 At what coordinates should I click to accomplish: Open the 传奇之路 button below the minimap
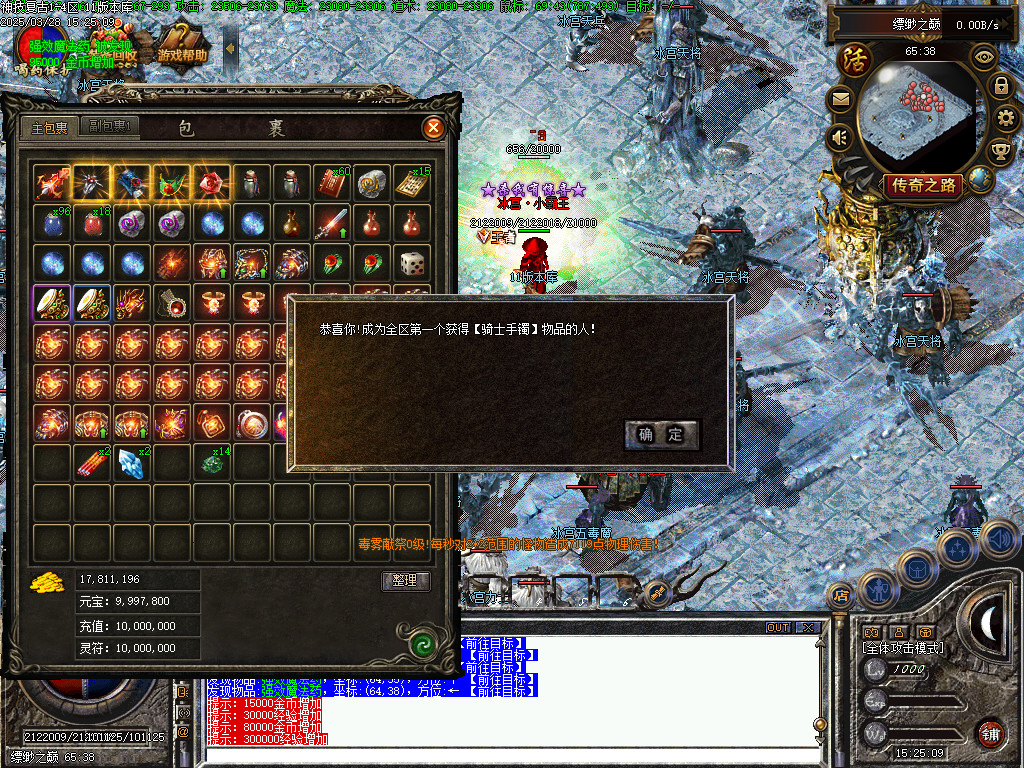click(x=922, y=185)
